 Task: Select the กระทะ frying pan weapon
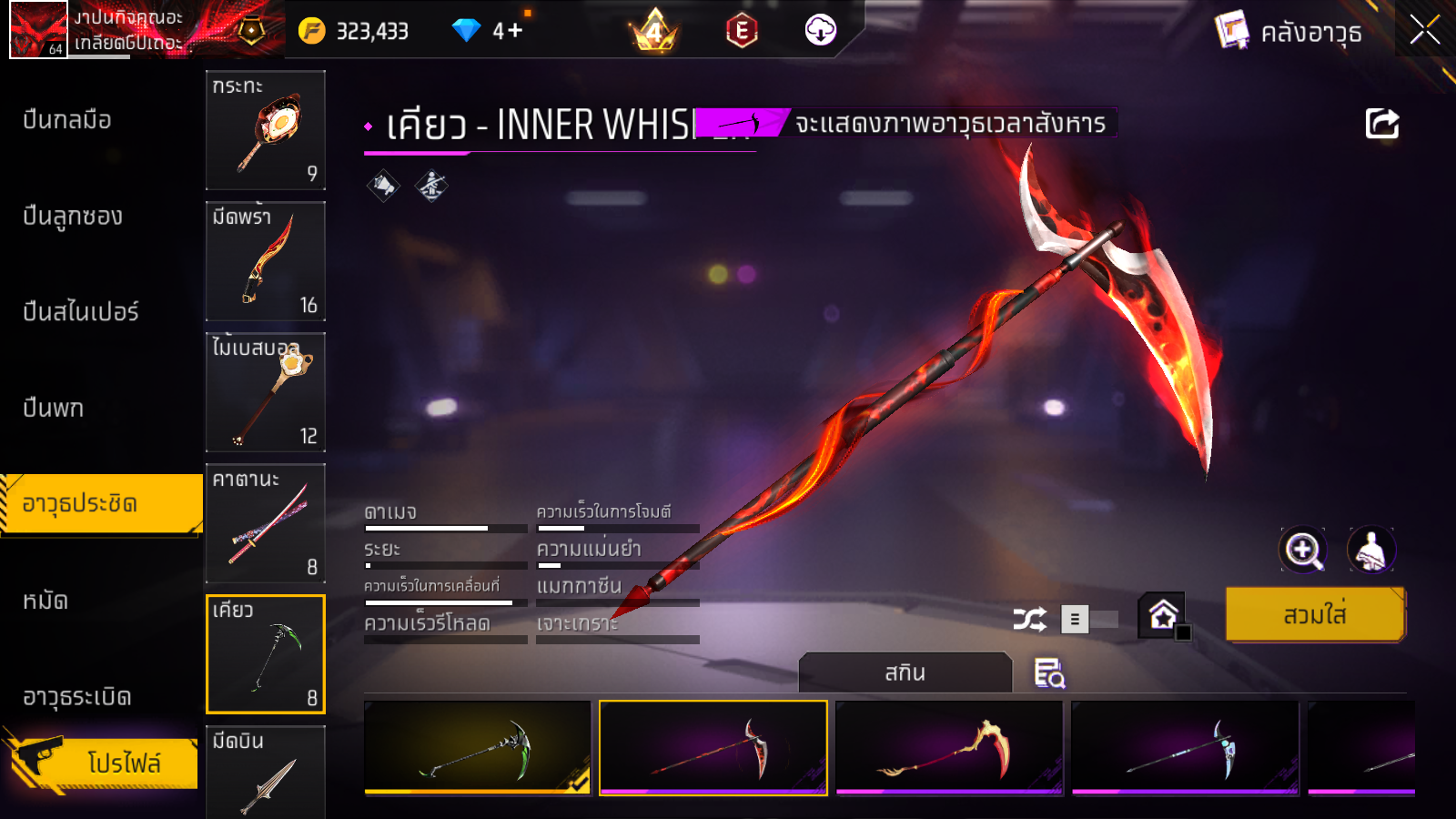tap(266, 130)
